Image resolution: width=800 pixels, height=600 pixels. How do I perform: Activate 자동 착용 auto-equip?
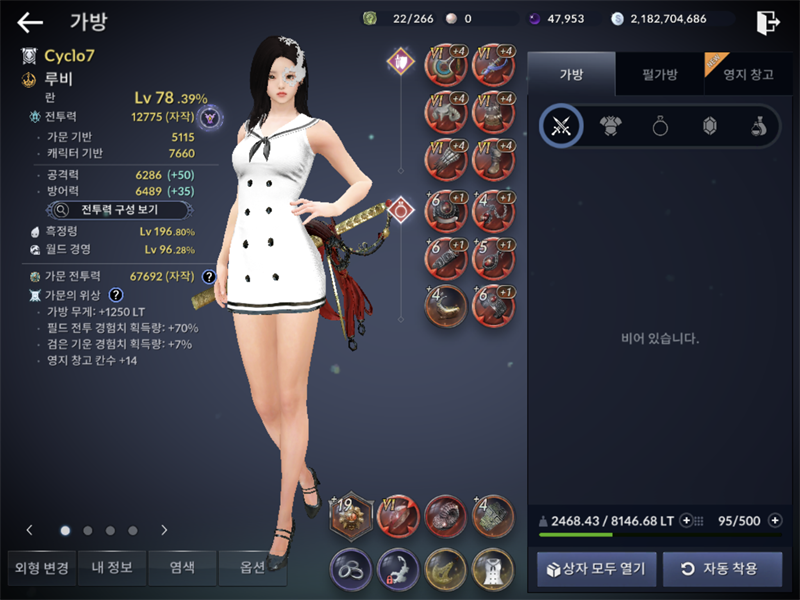(x=722, y=569)
